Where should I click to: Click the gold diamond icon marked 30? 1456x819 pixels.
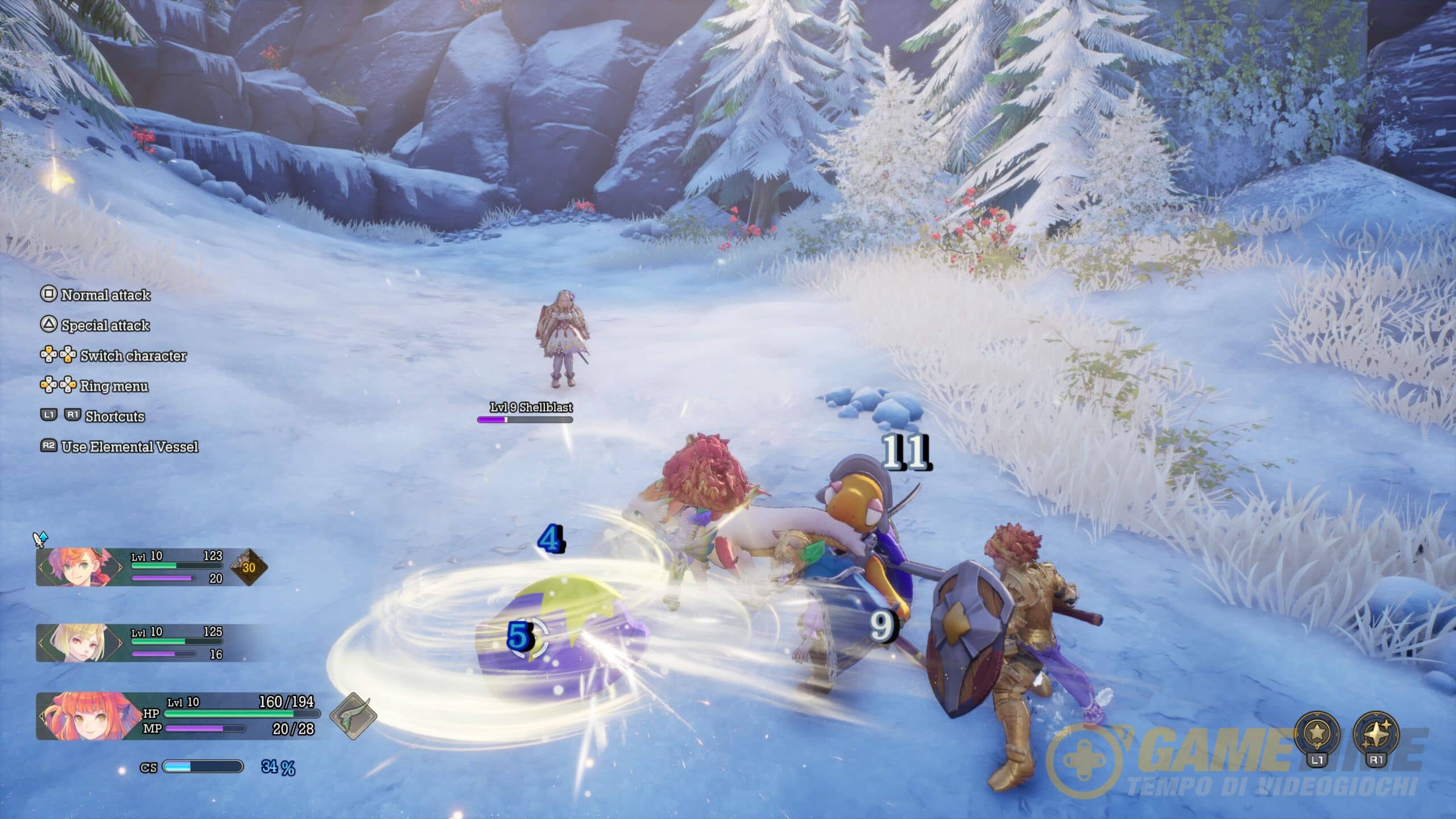point(249,567)
